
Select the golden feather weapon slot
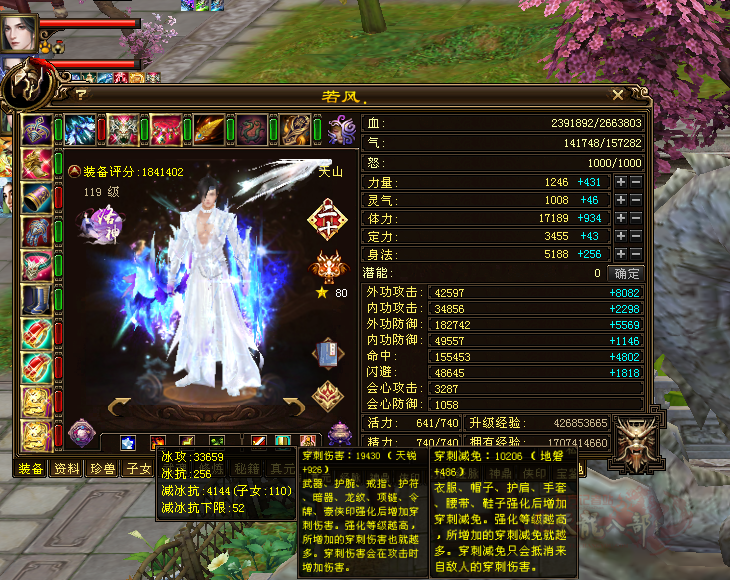pos(209,130)
